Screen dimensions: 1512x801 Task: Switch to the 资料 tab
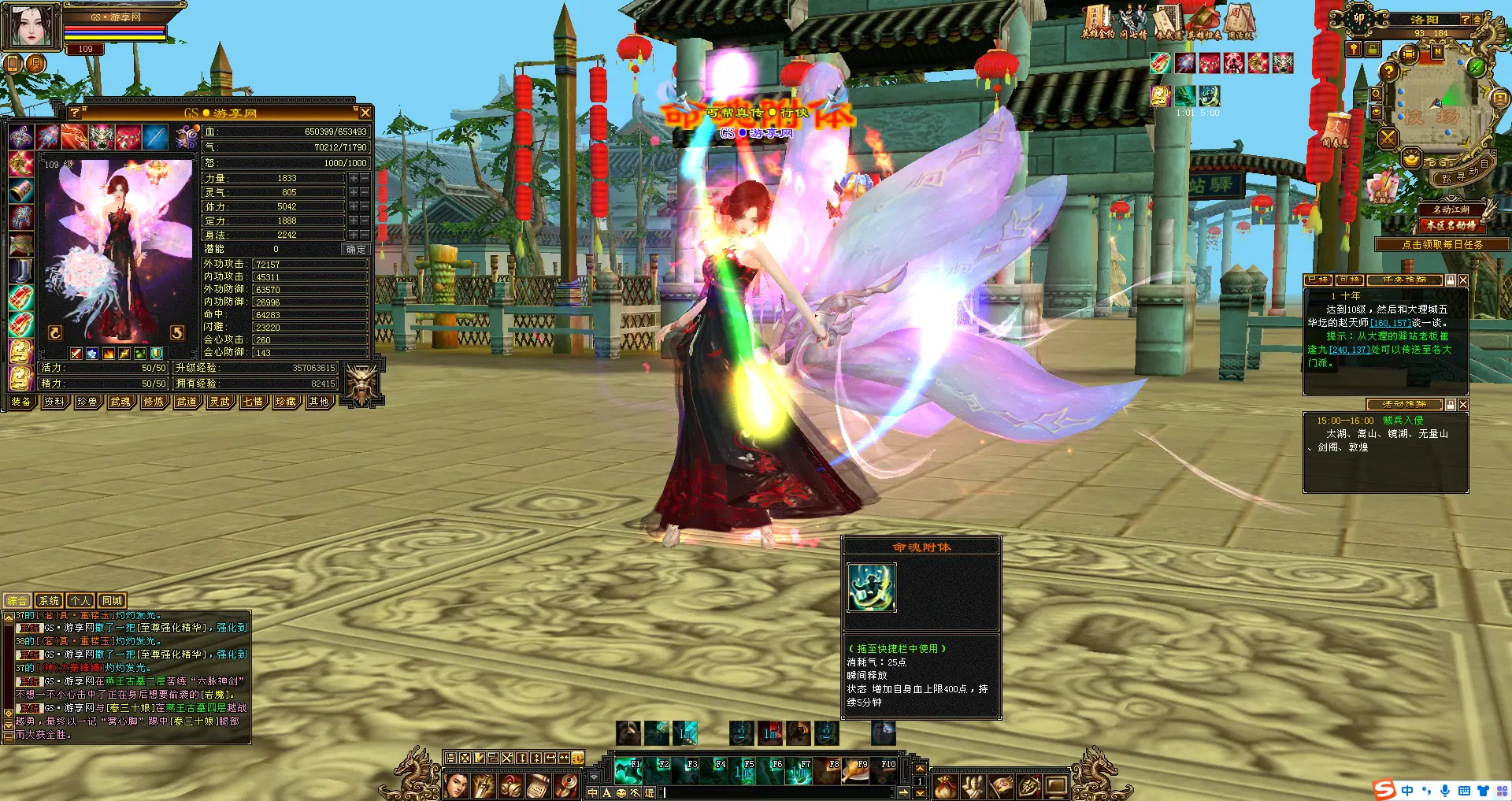(54, 402)
